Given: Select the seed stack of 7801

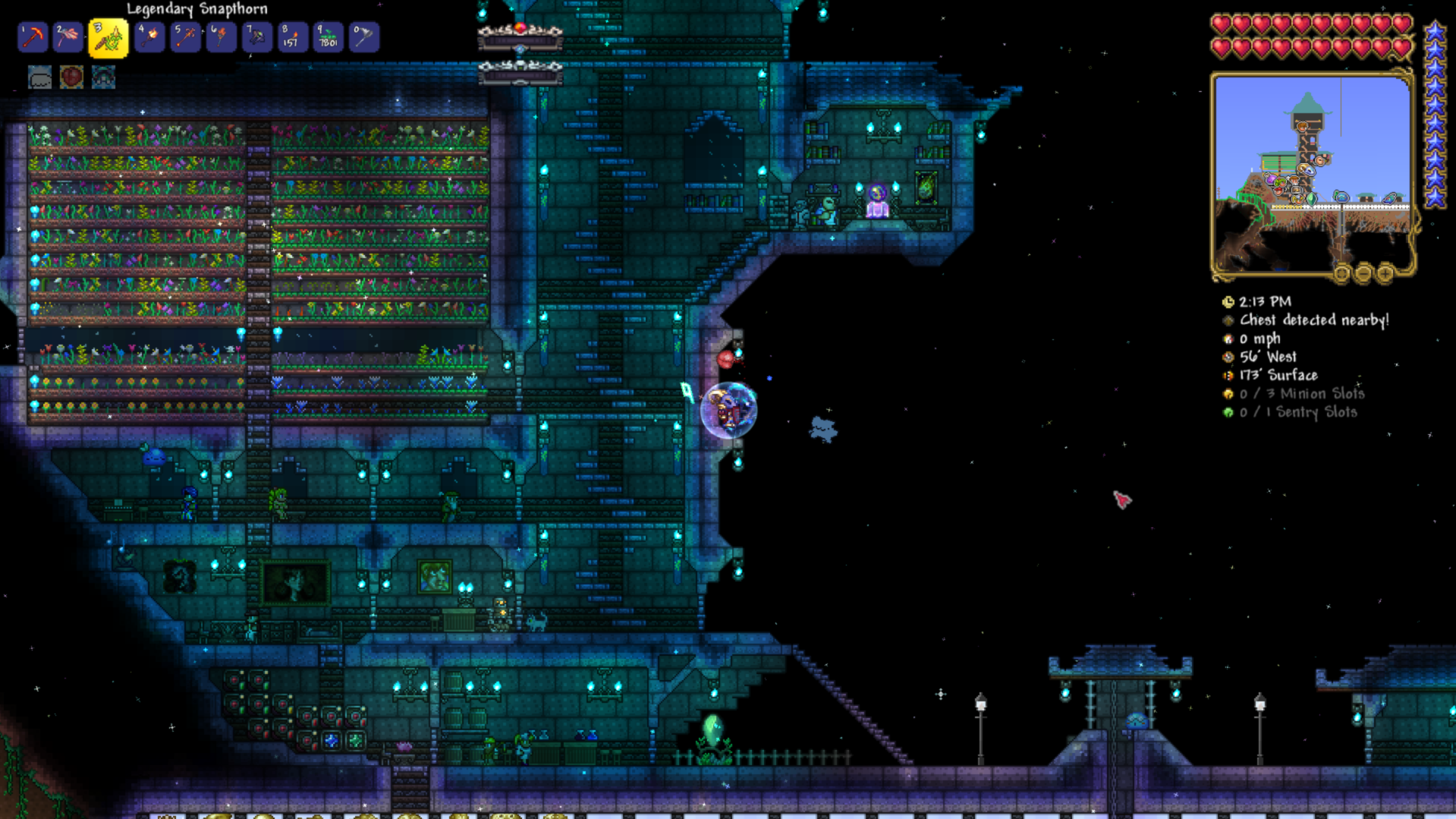Looking at the screenshot, I should [x=328, y=37].
